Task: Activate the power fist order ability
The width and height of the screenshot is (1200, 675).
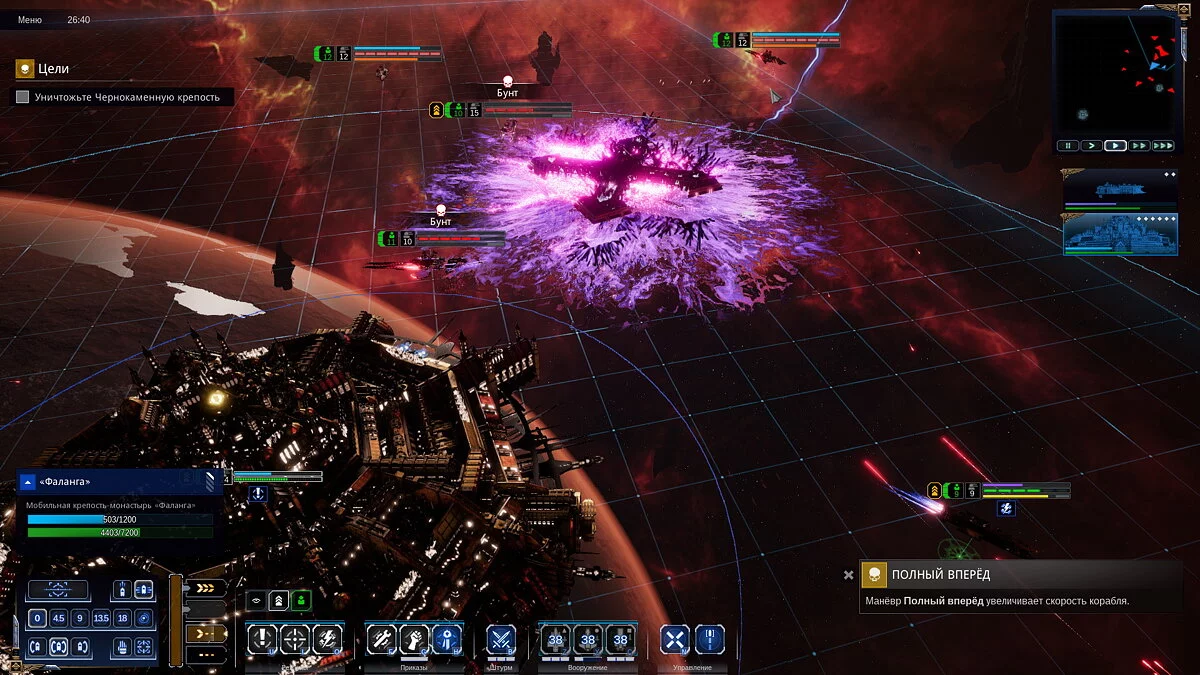Action: 415,638
